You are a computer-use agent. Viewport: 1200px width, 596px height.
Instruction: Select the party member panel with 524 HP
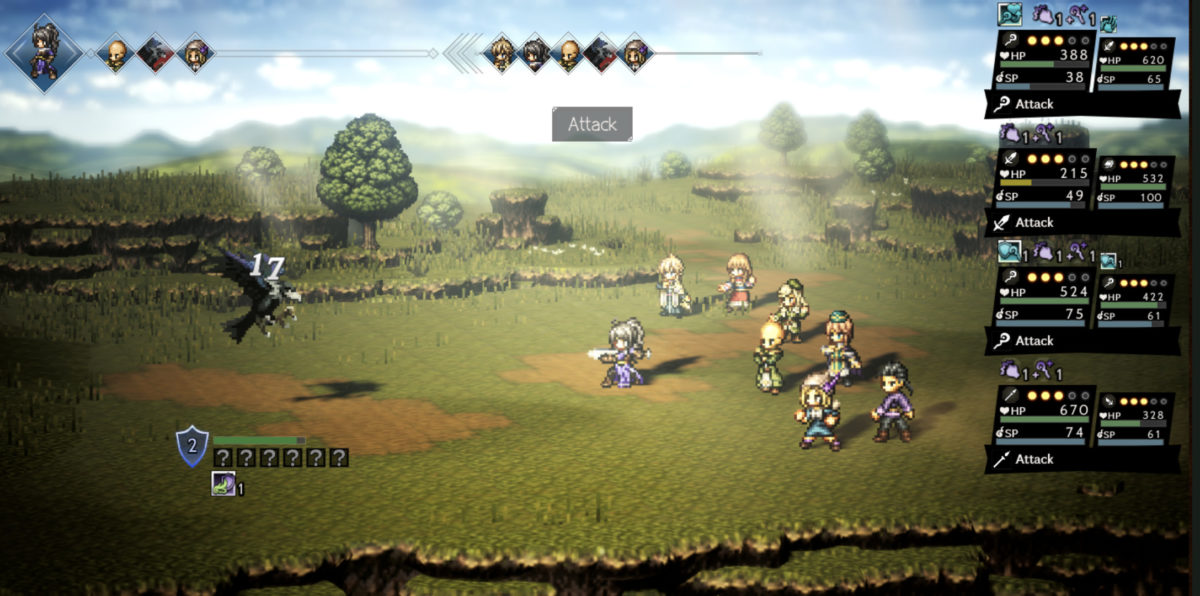(x=1041, y=298)
